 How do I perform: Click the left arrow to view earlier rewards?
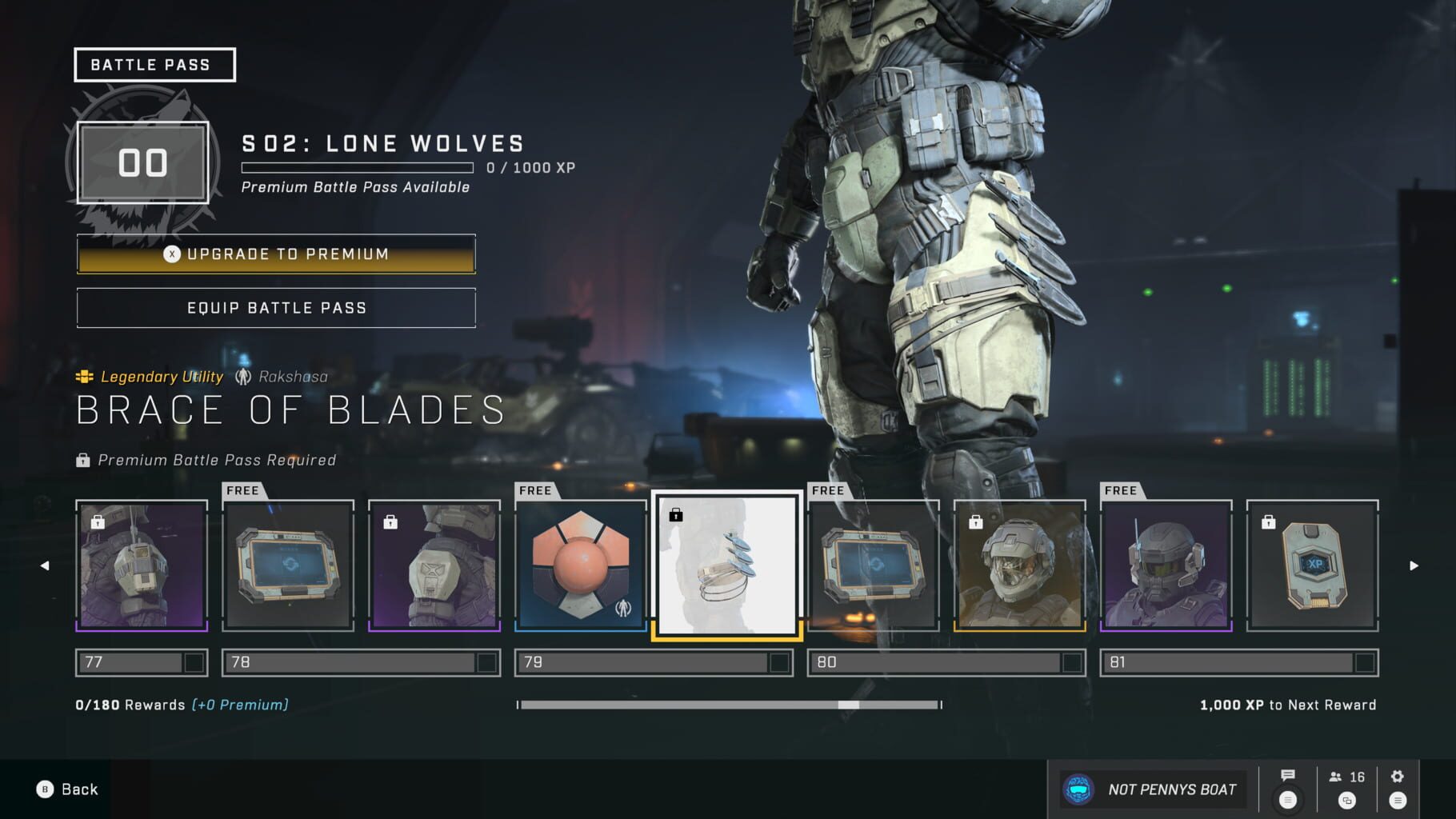pyautogui.click(x=43, y=565)
